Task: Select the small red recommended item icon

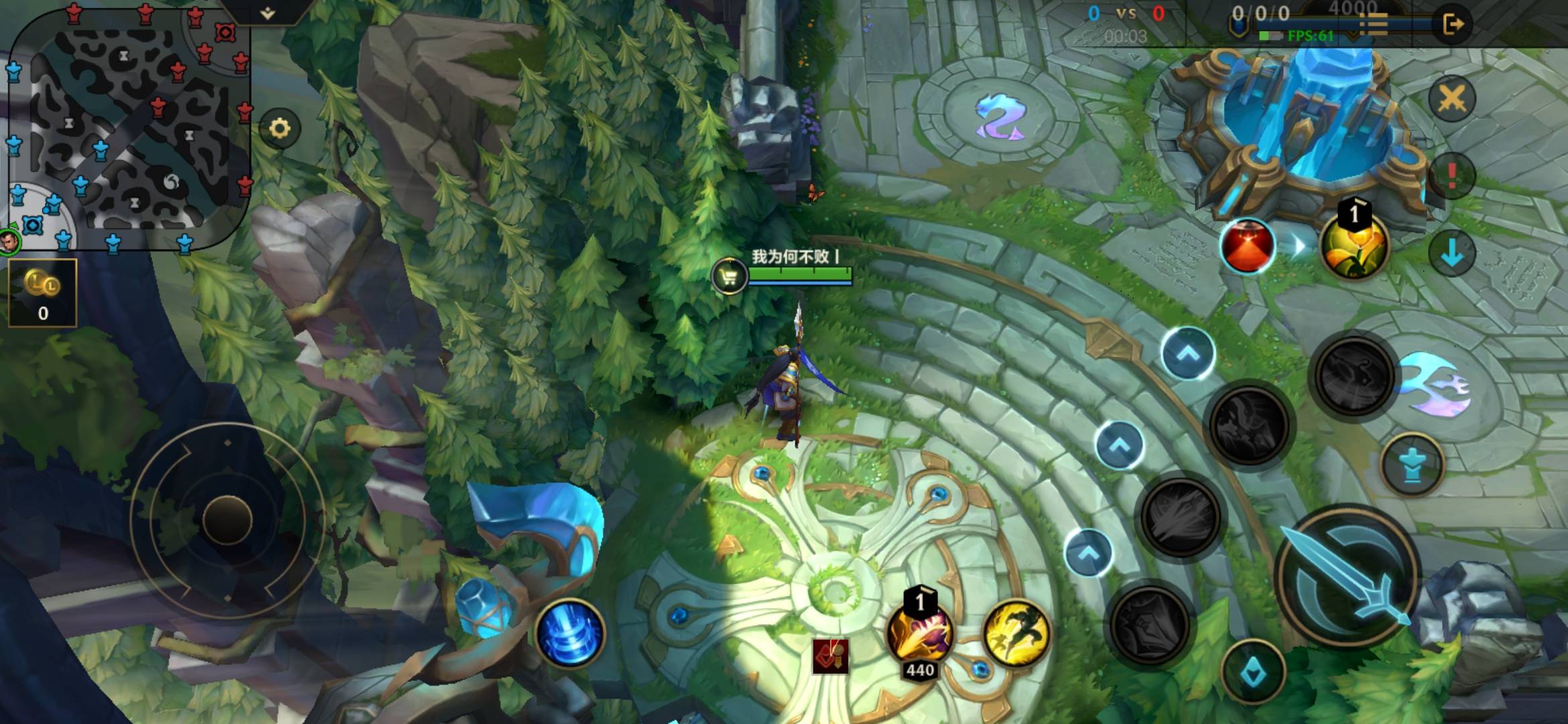Action: pyautogui.click(x=831, y=656)
